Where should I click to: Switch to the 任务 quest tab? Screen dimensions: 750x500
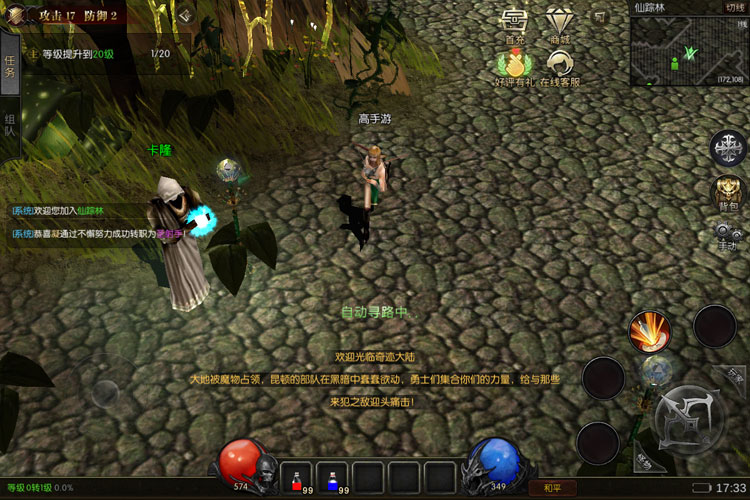10,66
